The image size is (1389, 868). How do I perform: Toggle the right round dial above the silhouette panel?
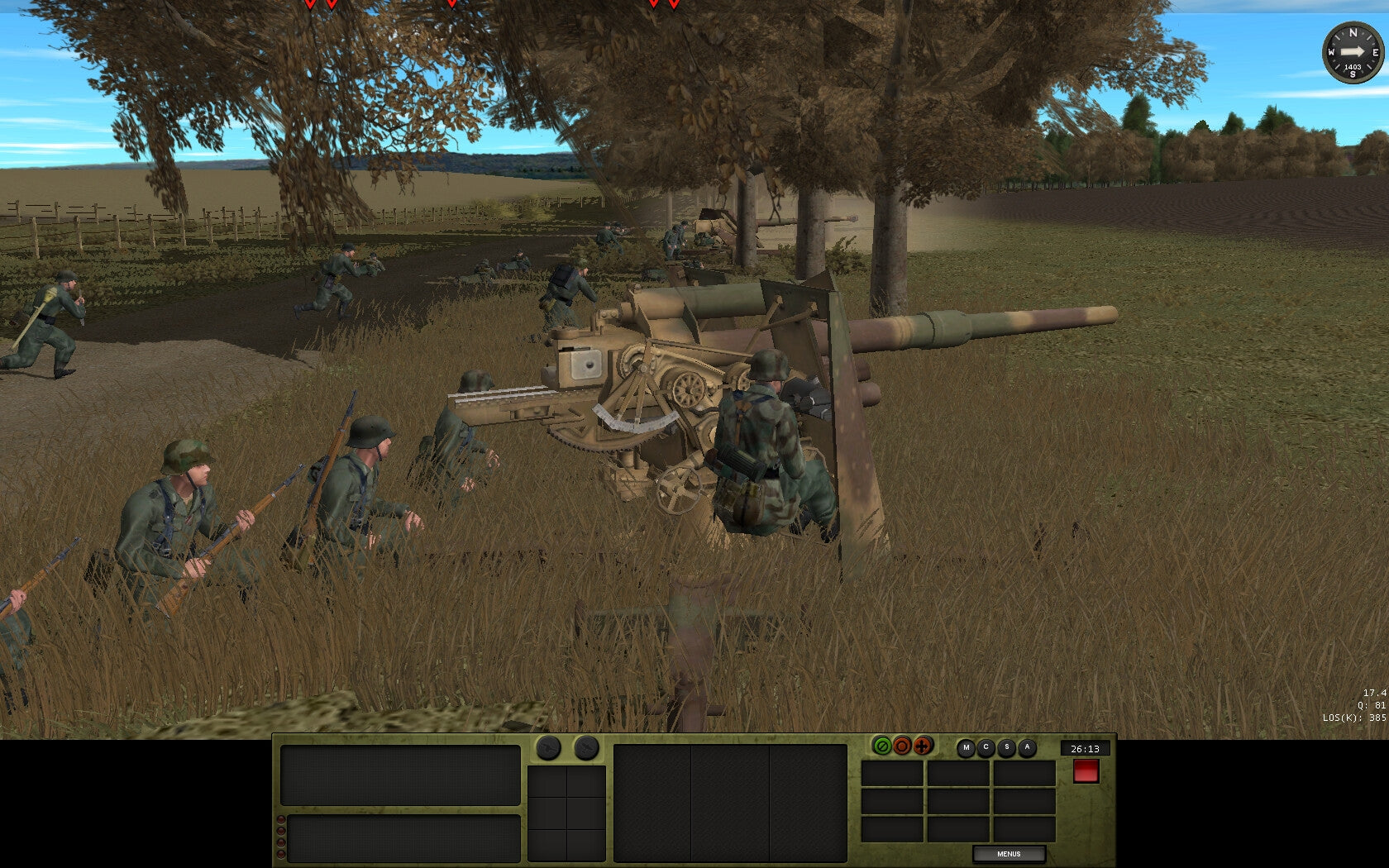(x=586, y=748)
